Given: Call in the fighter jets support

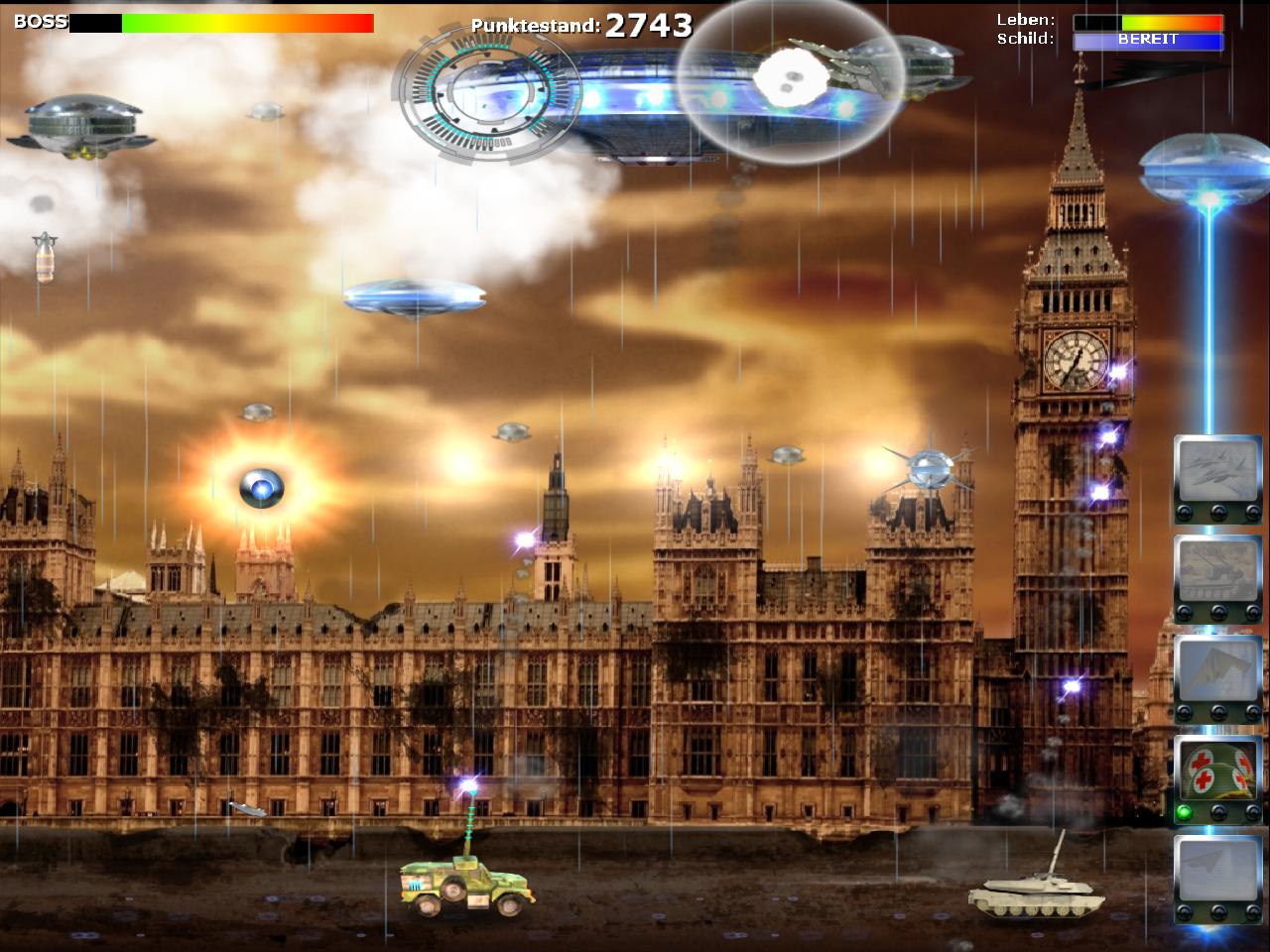Looking at the screenshot, I should pyautogui.click(x=1217, y=472).
